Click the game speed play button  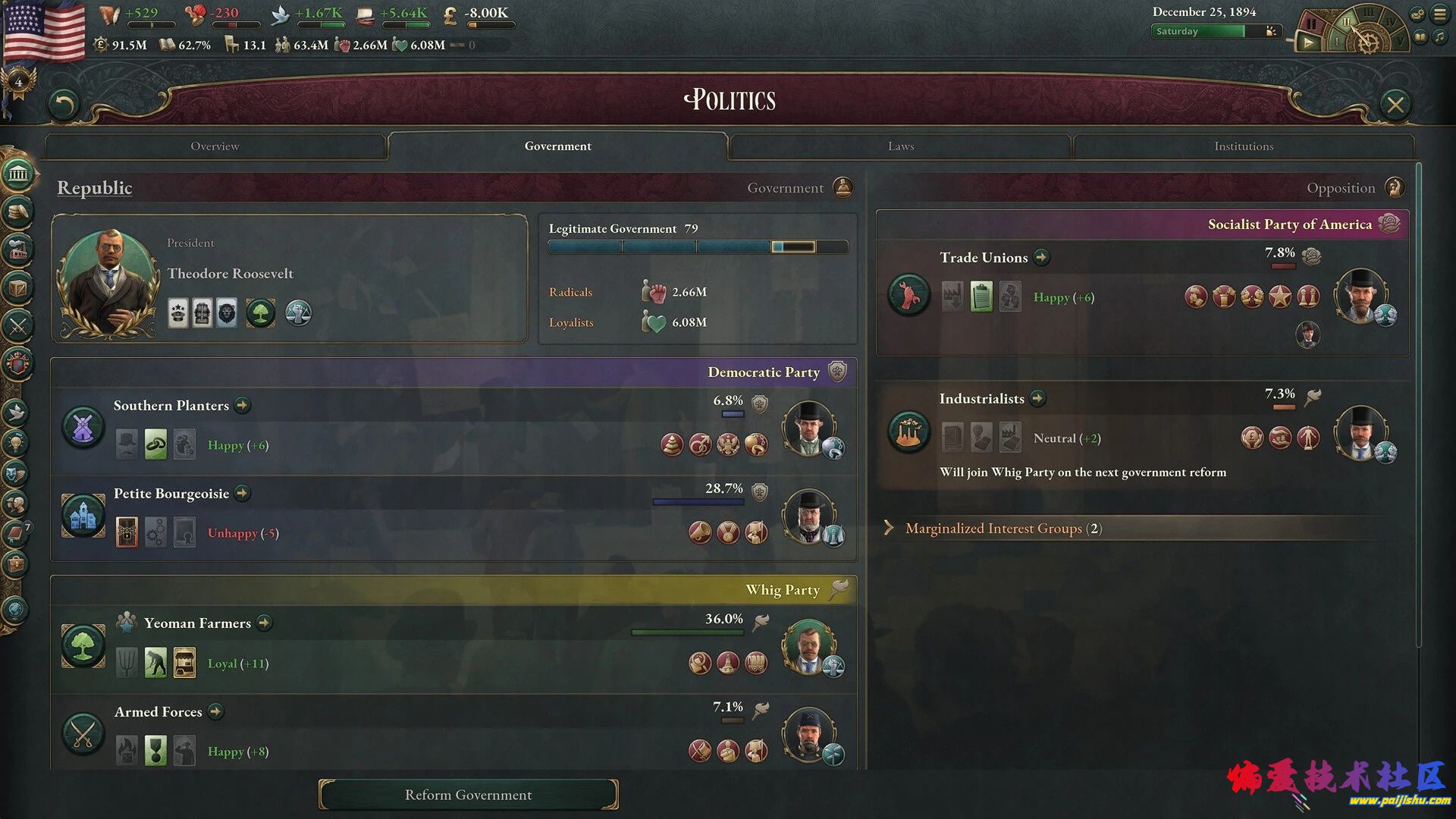[1308, 43]
